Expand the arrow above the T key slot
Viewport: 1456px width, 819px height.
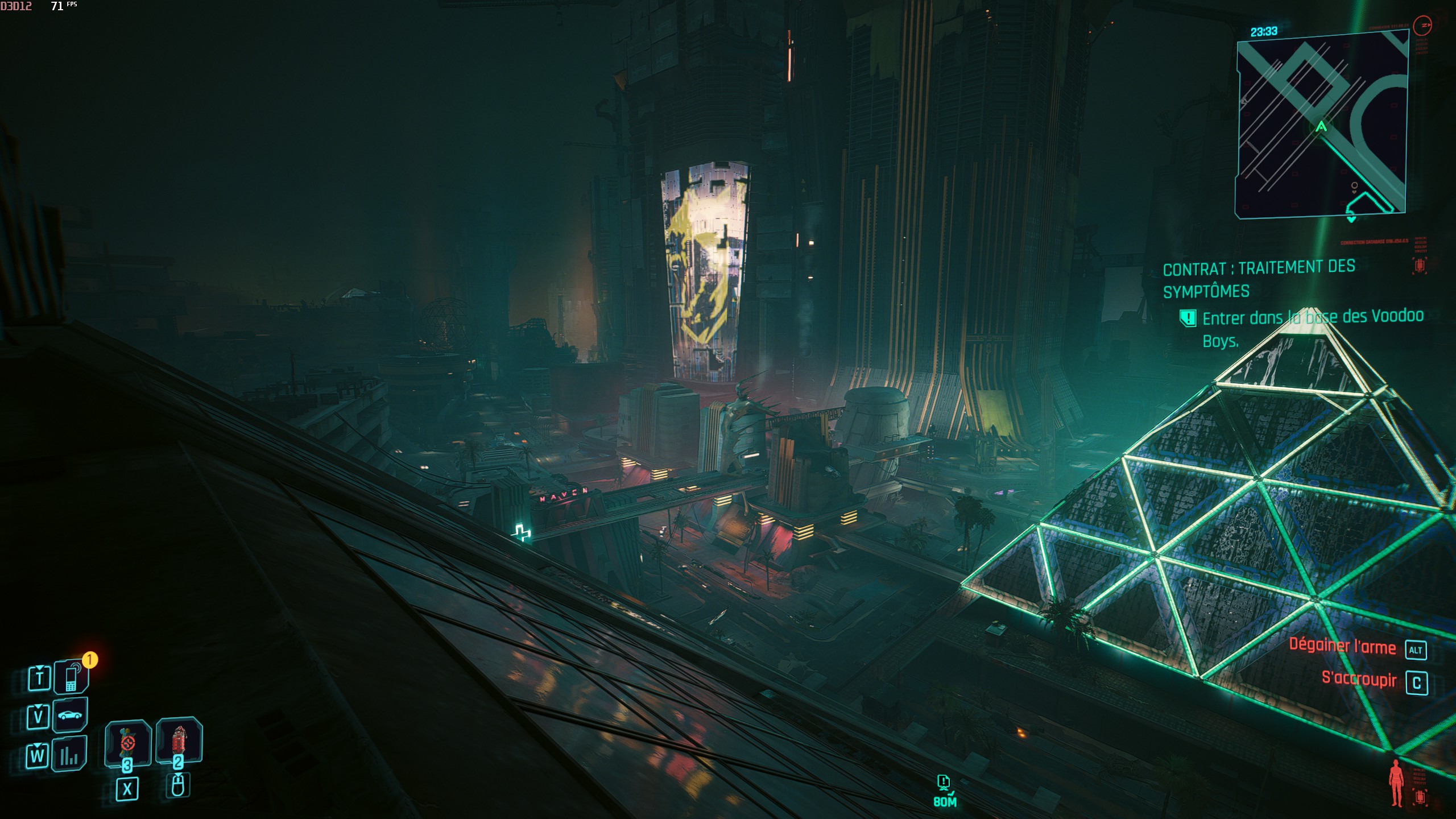click(39, 667)
